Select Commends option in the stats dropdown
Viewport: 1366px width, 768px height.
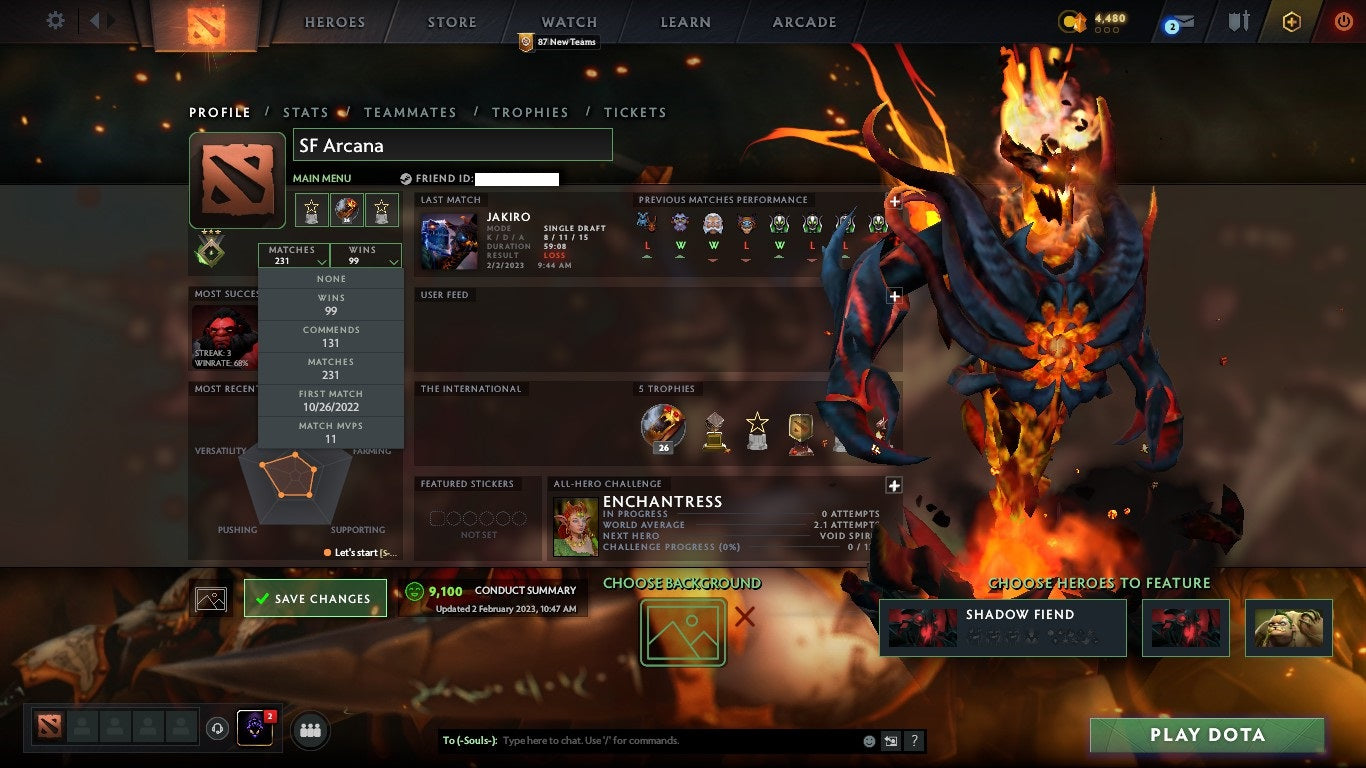tap(331, 334)
